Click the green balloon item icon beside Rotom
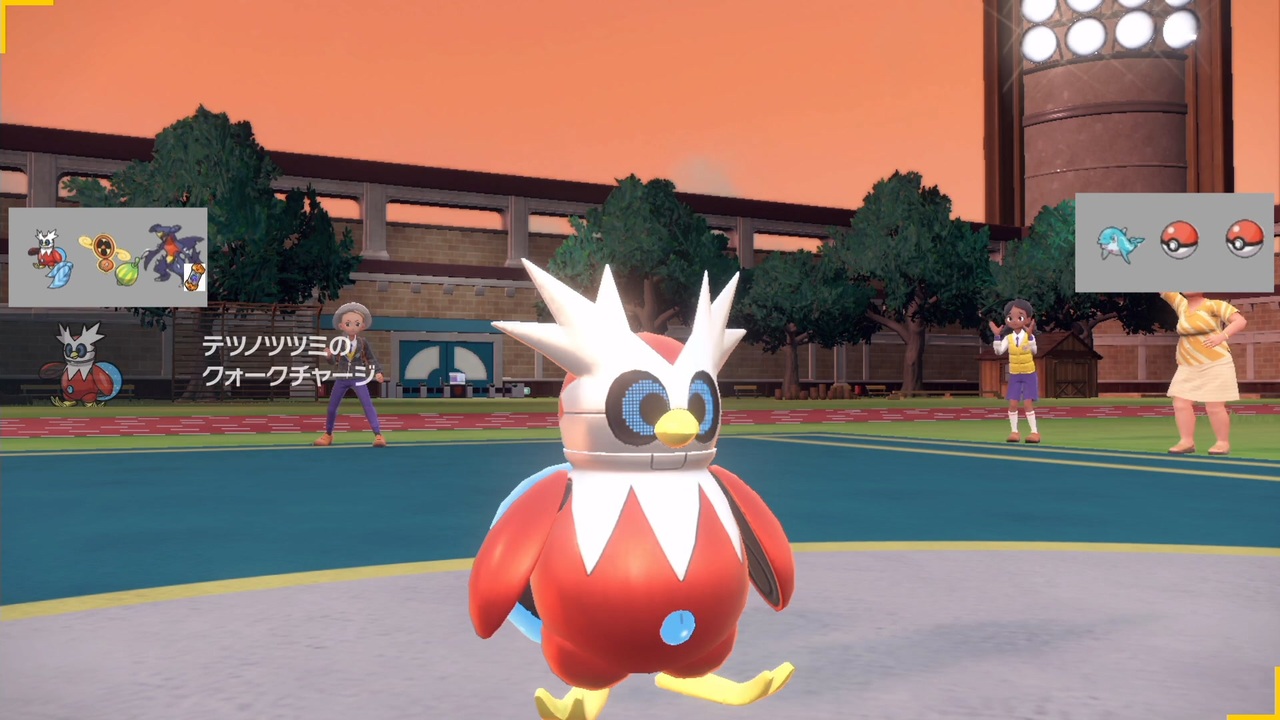This screenshot has width=1280, height=720. point(128,273)
